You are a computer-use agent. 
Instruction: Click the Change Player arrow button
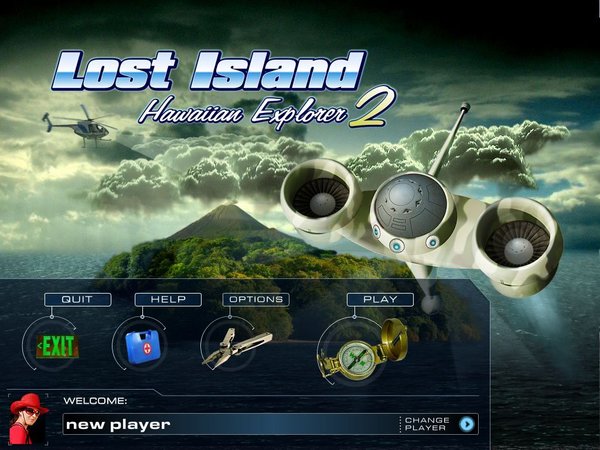[x=466, y=424]
